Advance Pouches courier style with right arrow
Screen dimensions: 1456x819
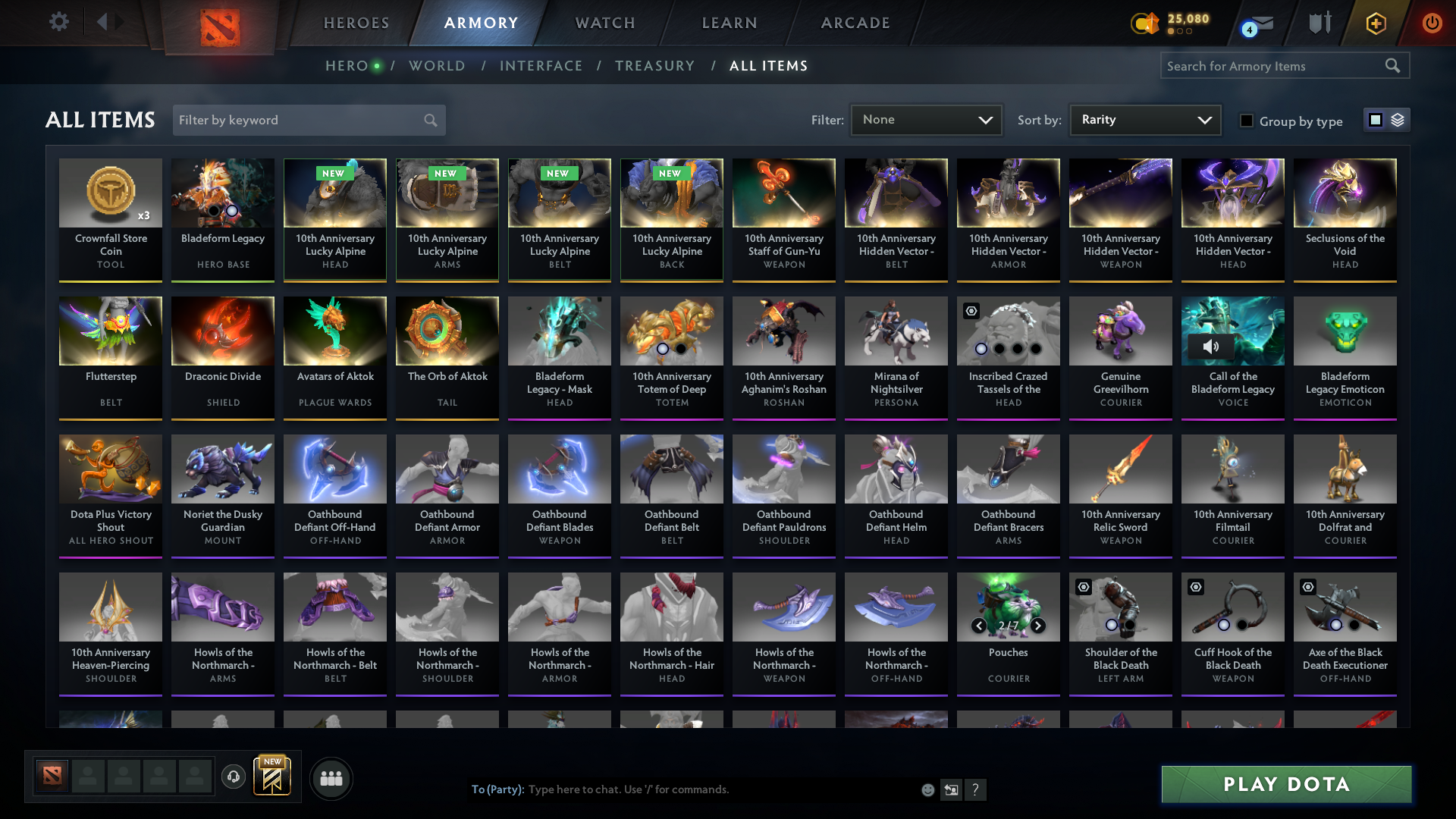coord(1038,626)
